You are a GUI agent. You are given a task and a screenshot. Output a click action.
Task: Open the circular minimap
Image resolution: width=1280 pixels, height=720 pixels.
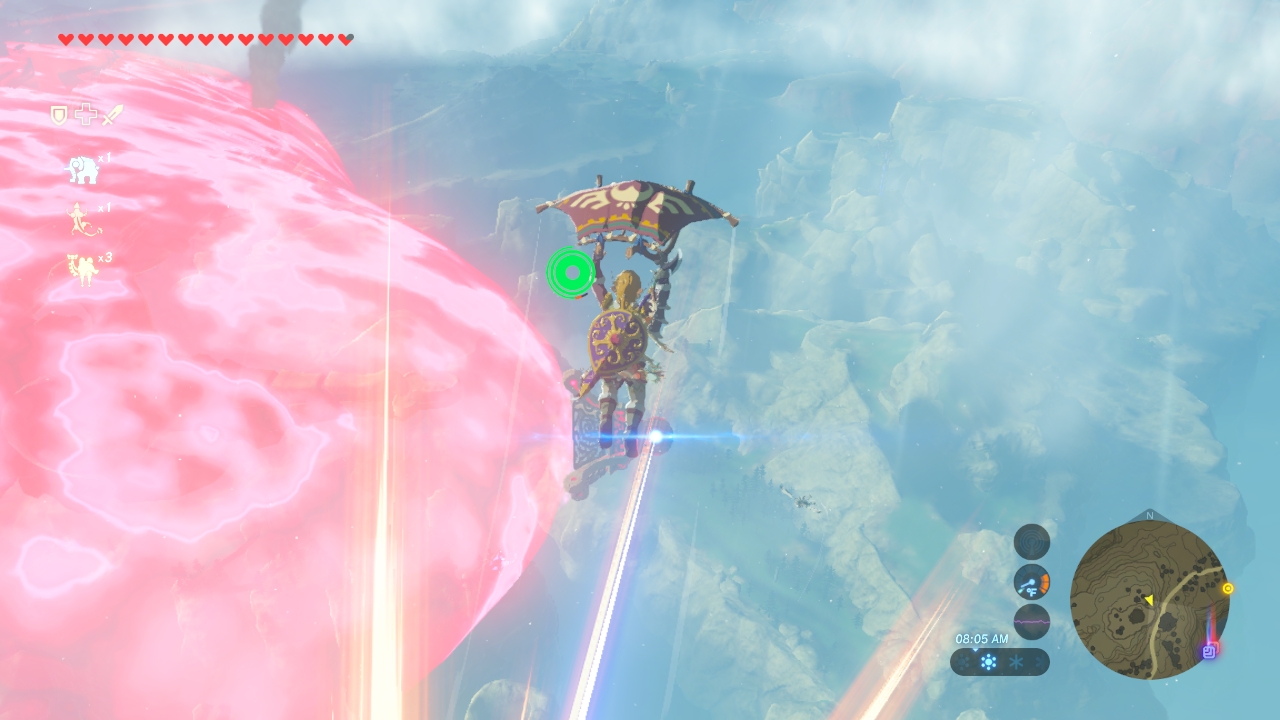[1149, 599]
